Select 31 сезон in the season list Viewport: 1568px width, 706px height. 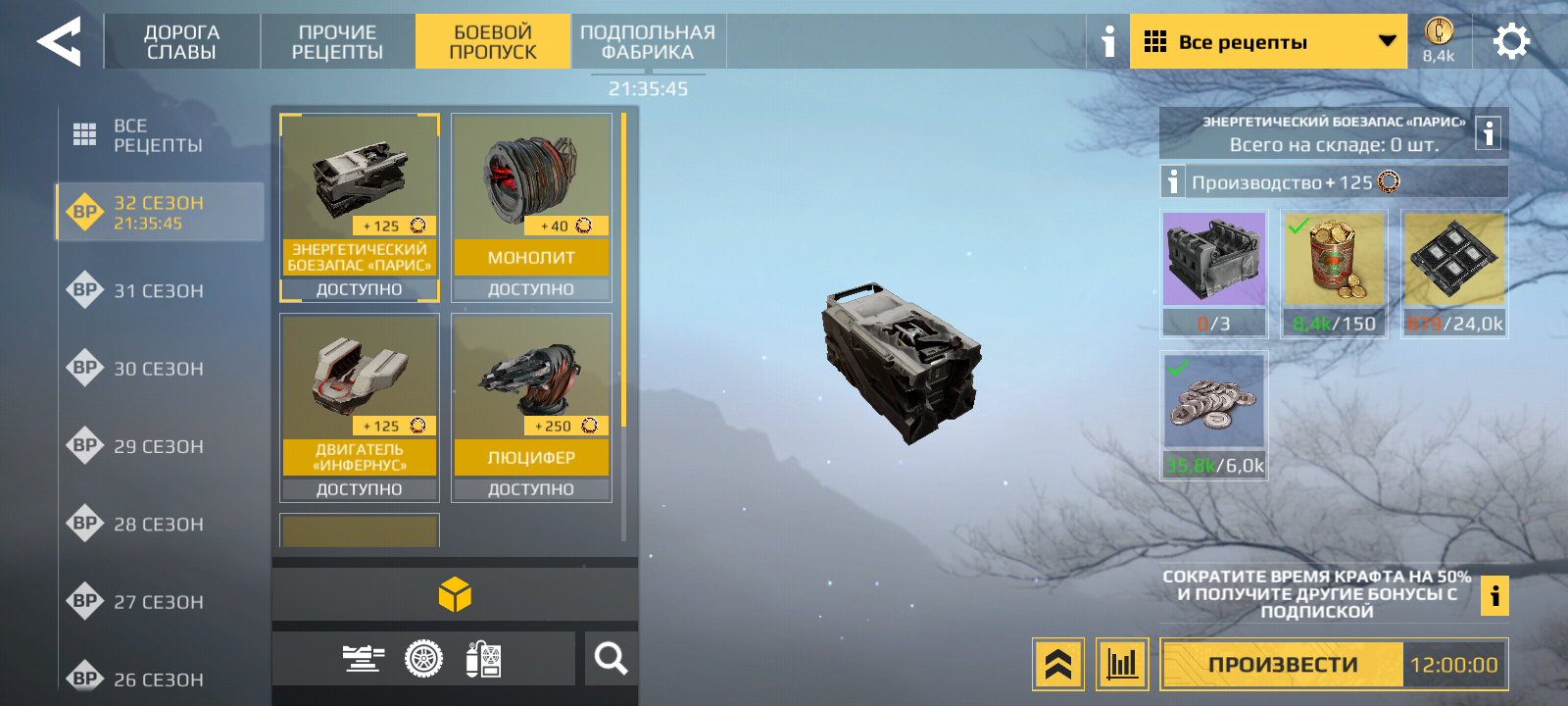(157, 290)
